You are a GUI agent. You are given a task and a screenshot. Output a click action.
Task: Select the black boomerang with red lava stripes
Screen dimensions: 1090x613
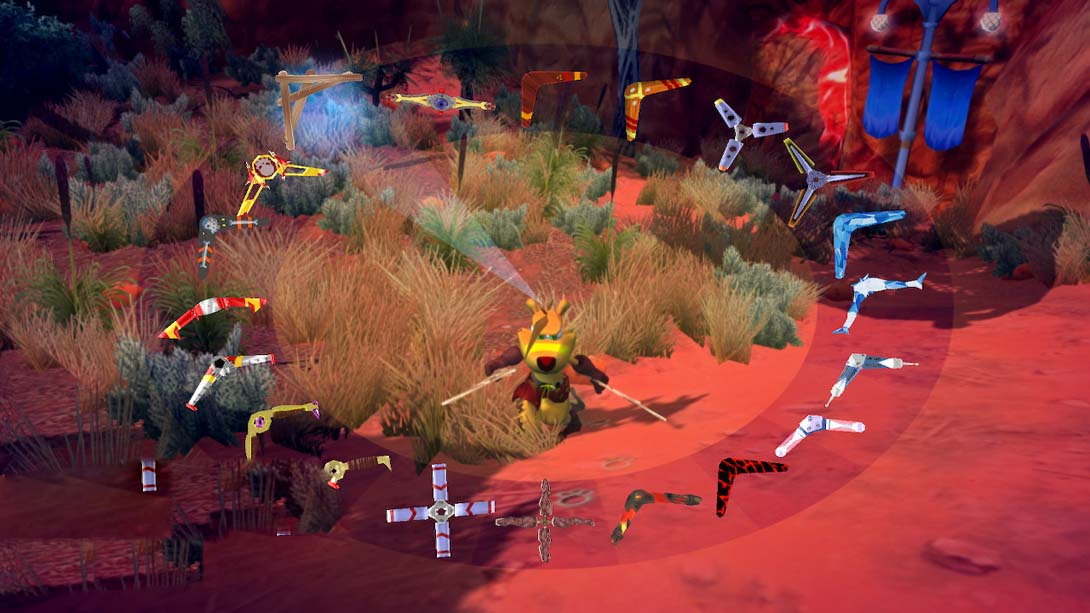[x=747, y=479]
